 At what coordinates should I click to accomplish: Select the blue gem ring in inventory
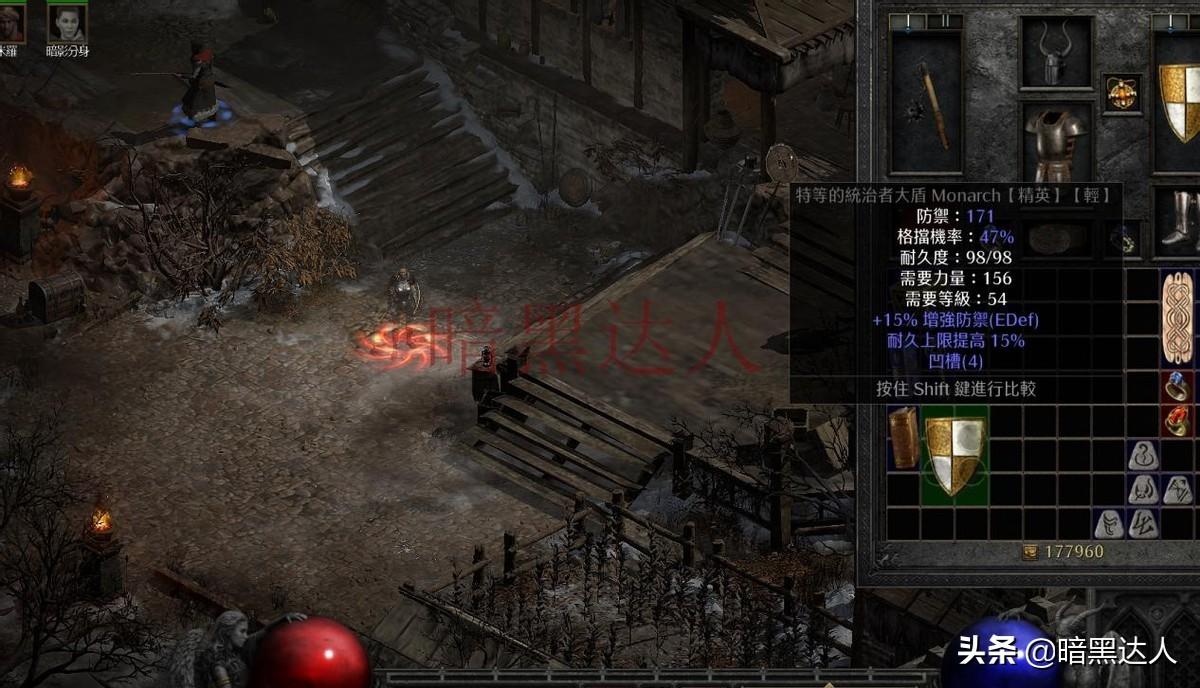pyautogui.click(x=1177, y=386)
